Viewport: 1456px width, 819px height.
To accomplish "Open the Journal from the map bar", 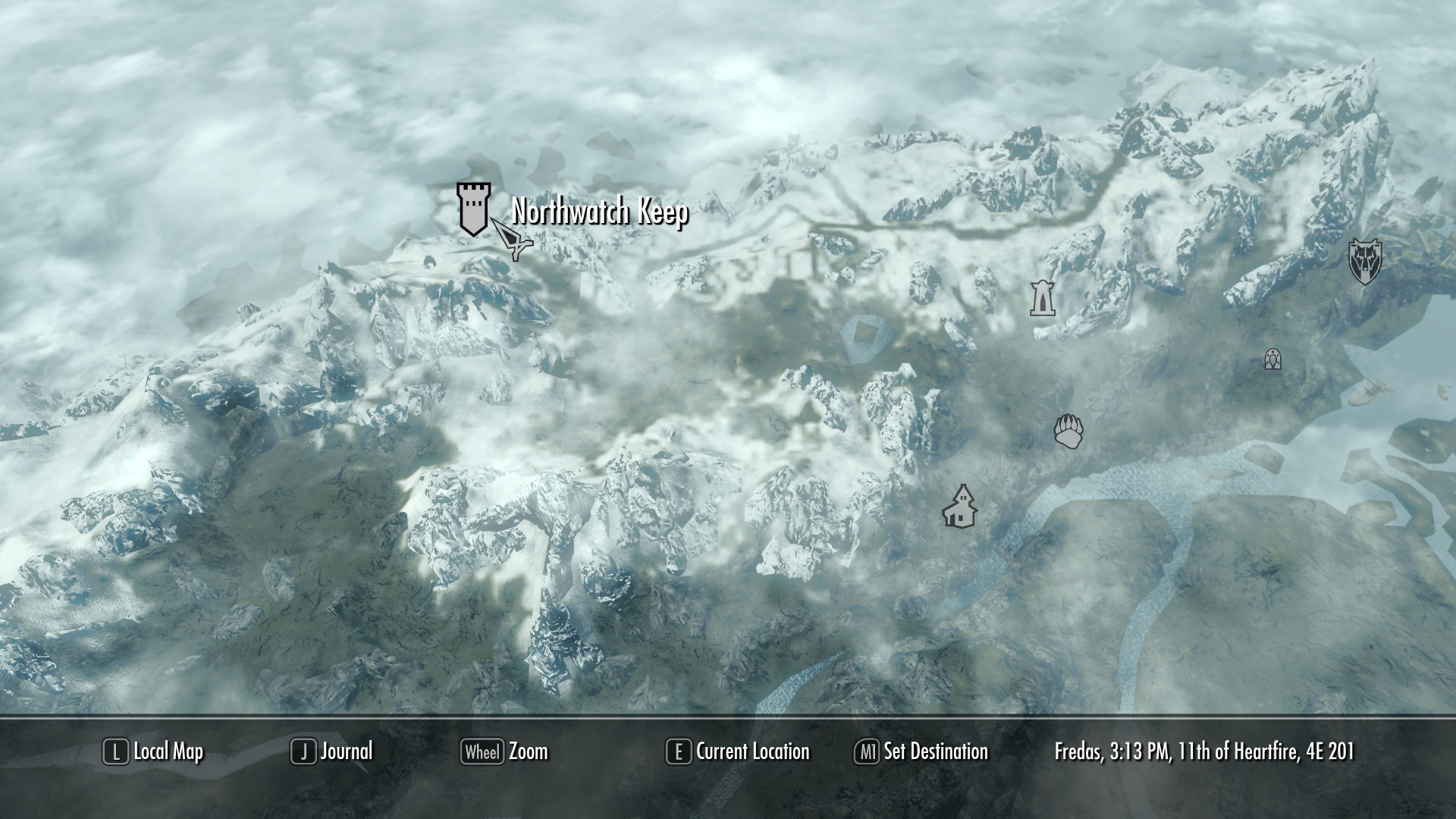I will point(332,752).
